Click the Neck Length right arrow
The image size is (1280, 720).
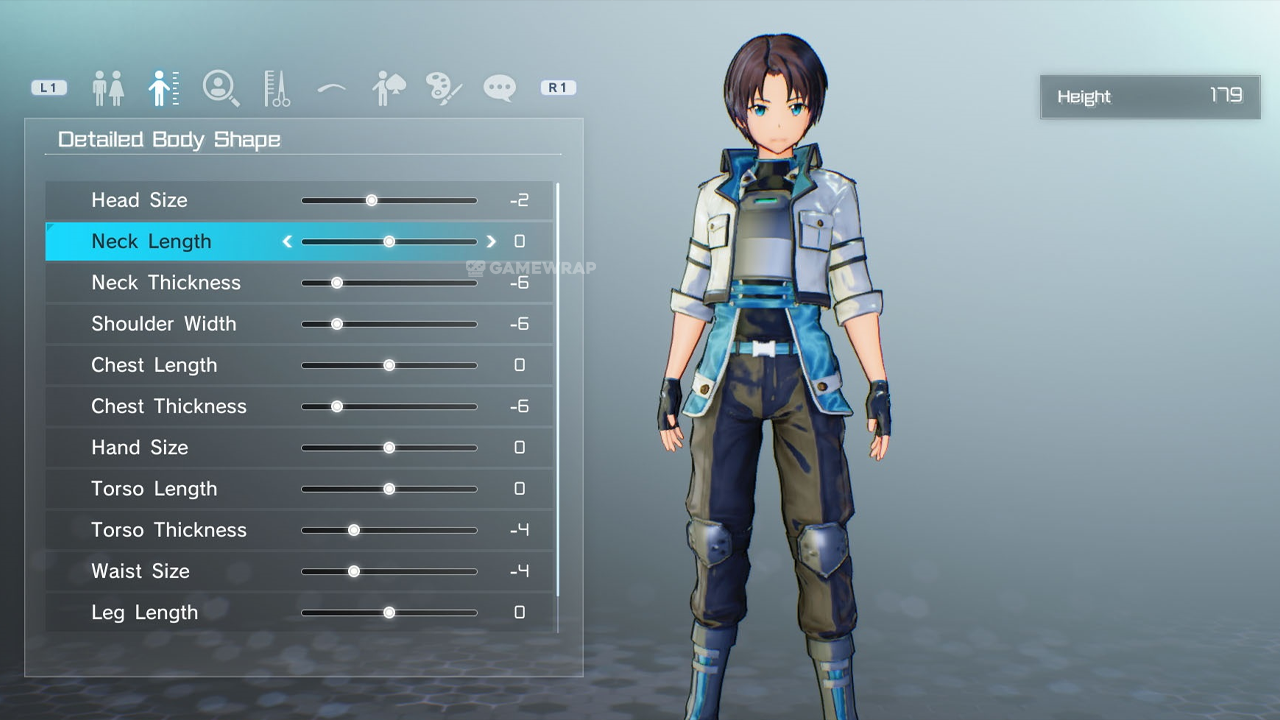click(491, 241)
